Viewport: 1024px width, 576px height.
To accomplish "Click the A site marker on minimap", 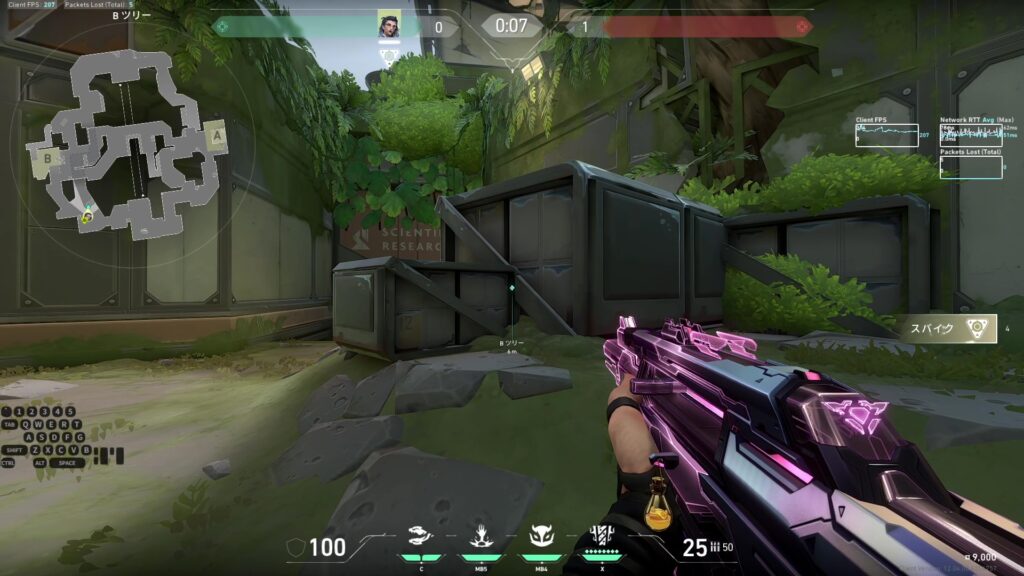I will tap(217, 135).
